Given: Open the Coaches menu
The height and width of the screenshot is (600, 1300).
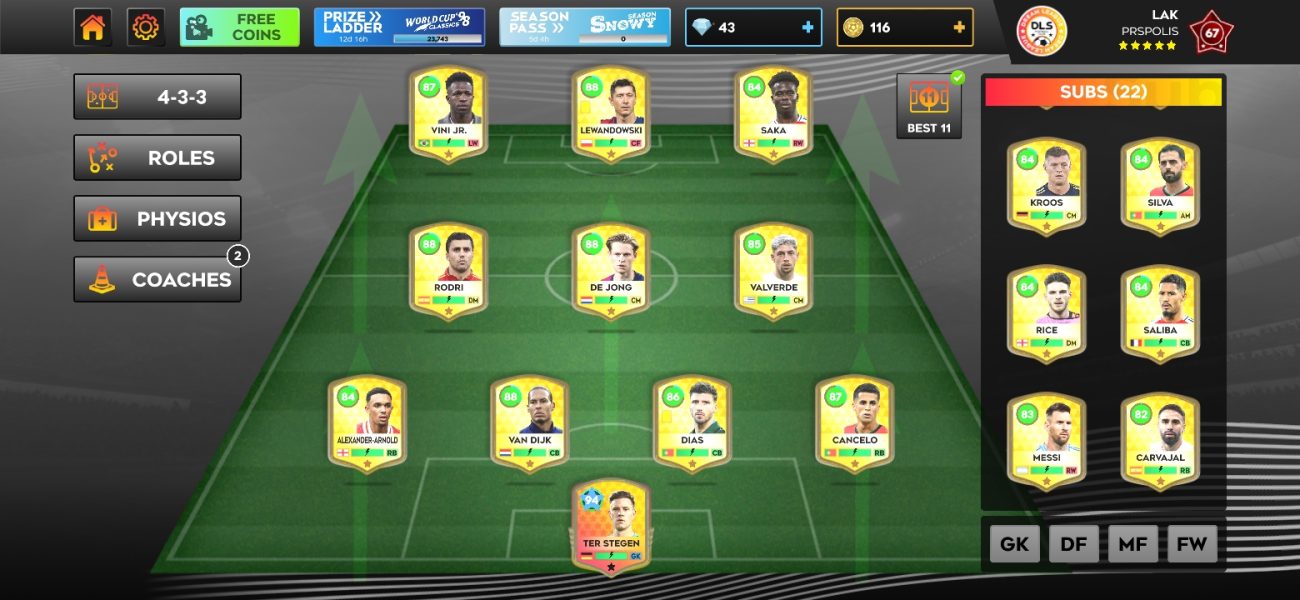Looking at the screenshot, I should click(x=157, y=280).
